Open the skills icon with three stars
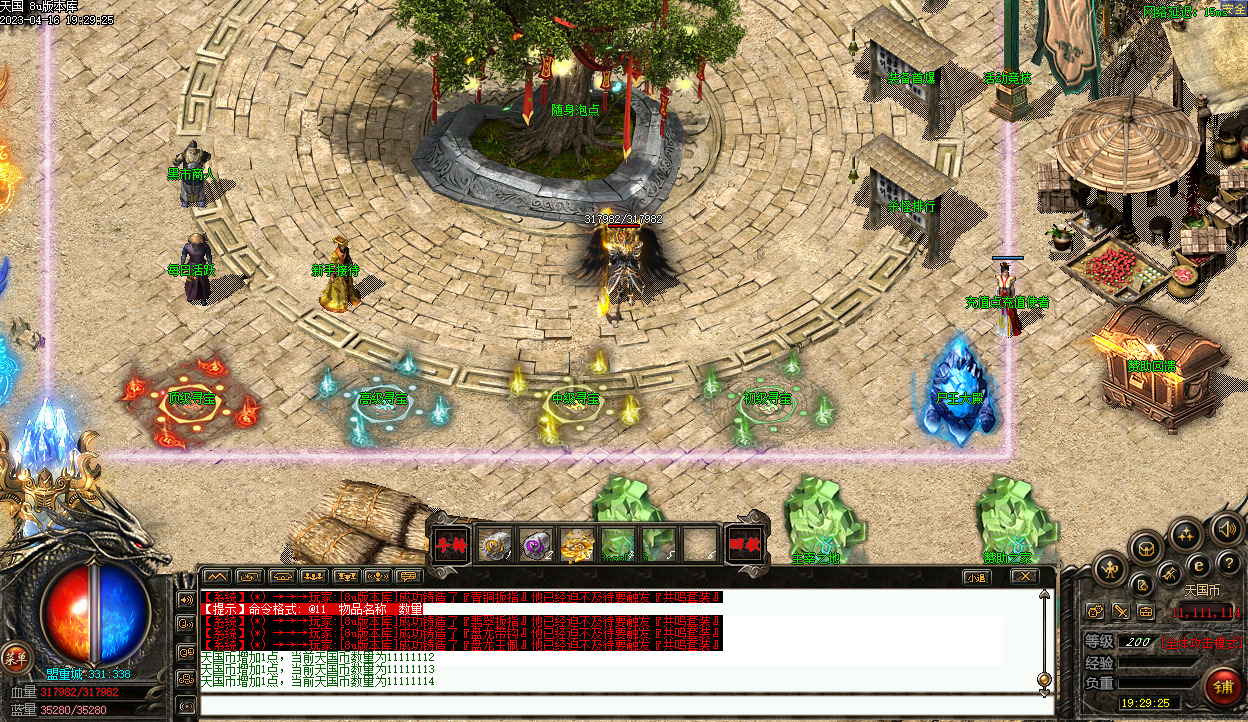Screen dimensions: 1248x722 (1187, 535)
